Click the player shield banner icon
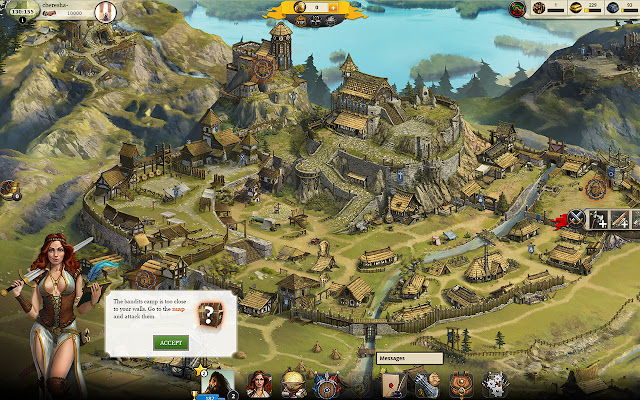The width and height of the screenshot is (640, 400). pyautogui.click(x=104, y=9)
